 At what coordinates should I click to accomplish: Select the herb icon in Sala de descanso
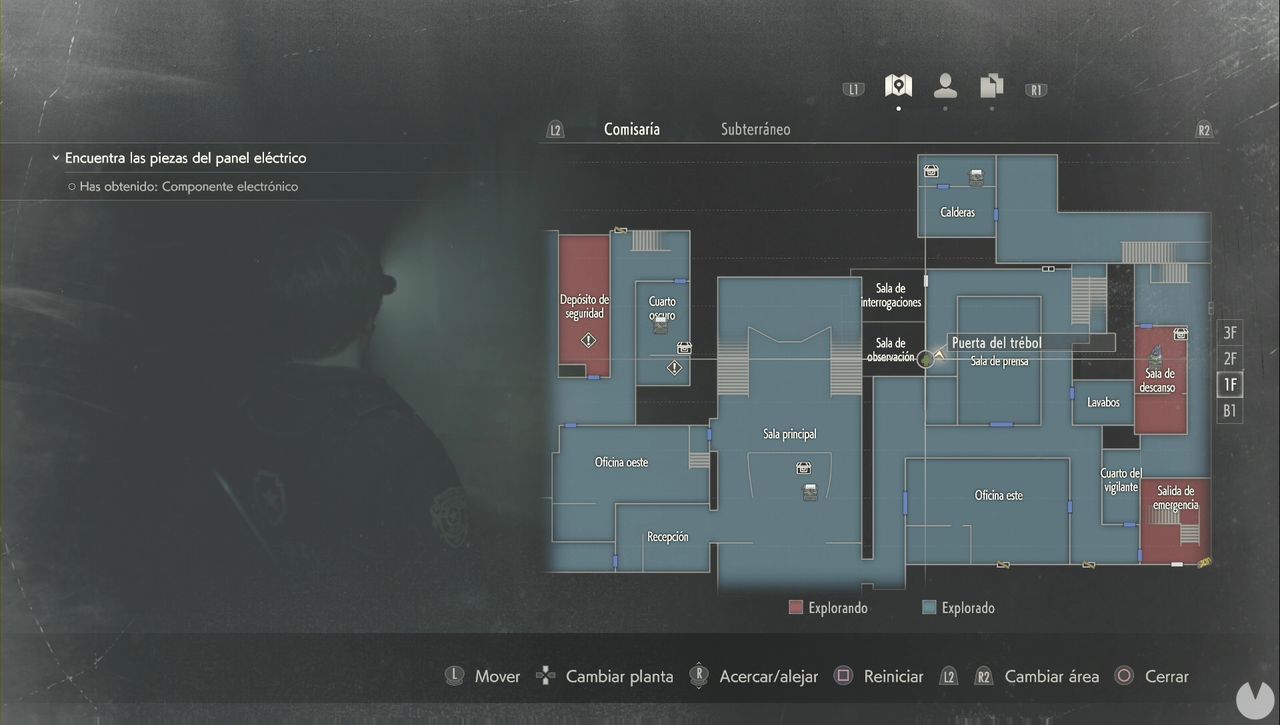1155,355
